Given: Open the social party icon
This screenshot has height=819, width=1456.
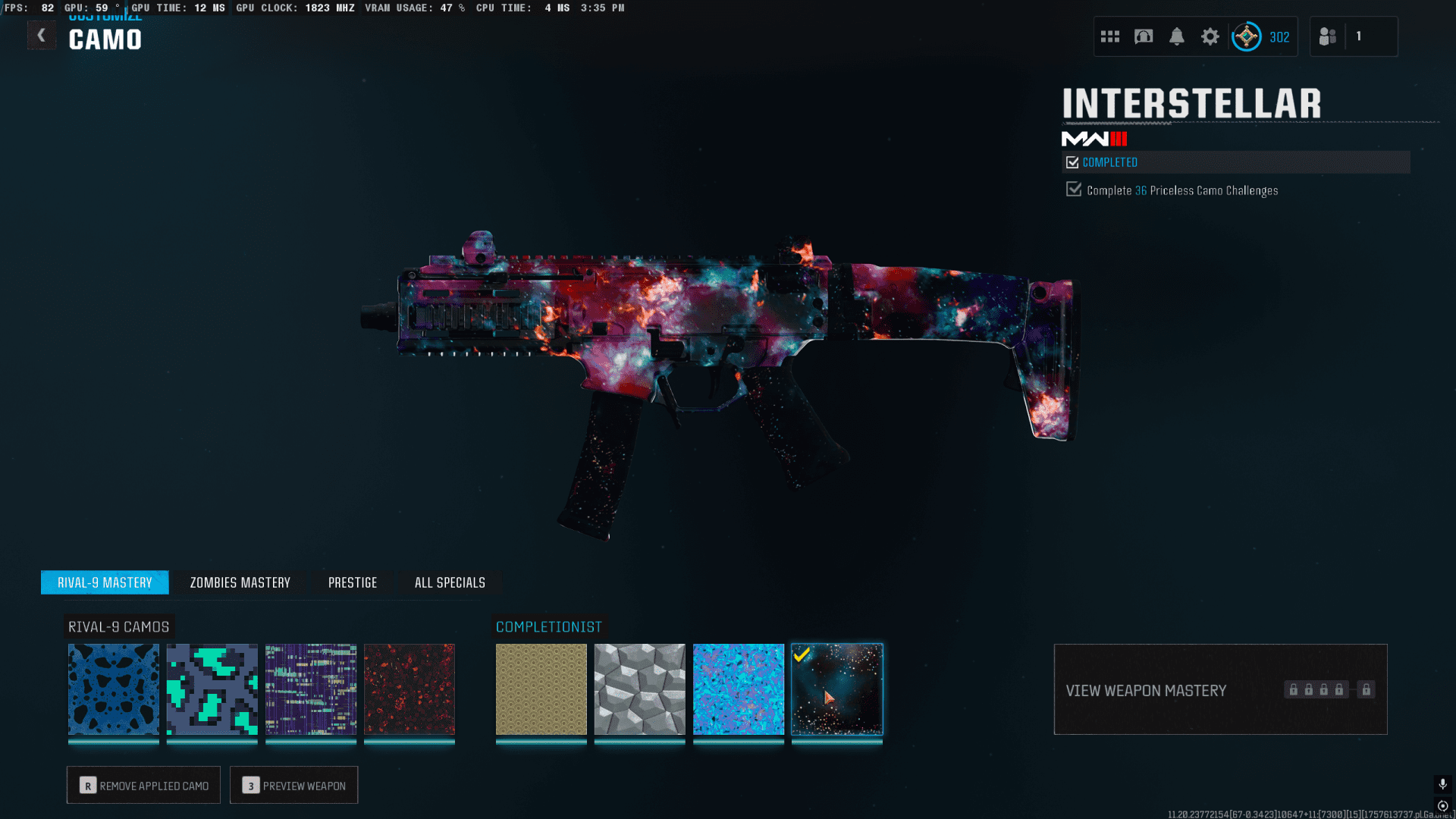Looking at the screenshot, I should [x=1328, y=36].
